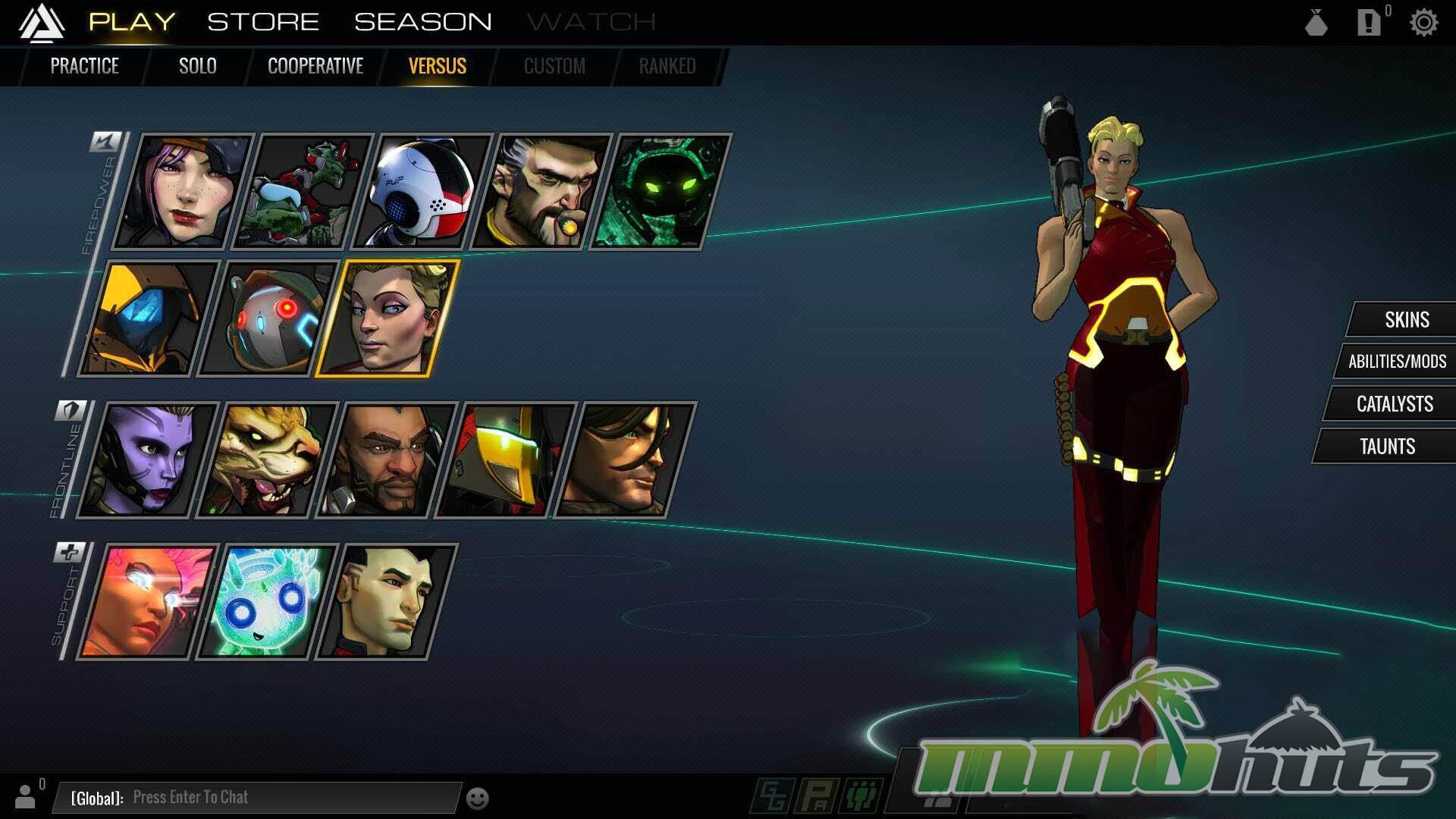The image size is (1456, 819).
Task: Open the Season menu
Action: 422,22
